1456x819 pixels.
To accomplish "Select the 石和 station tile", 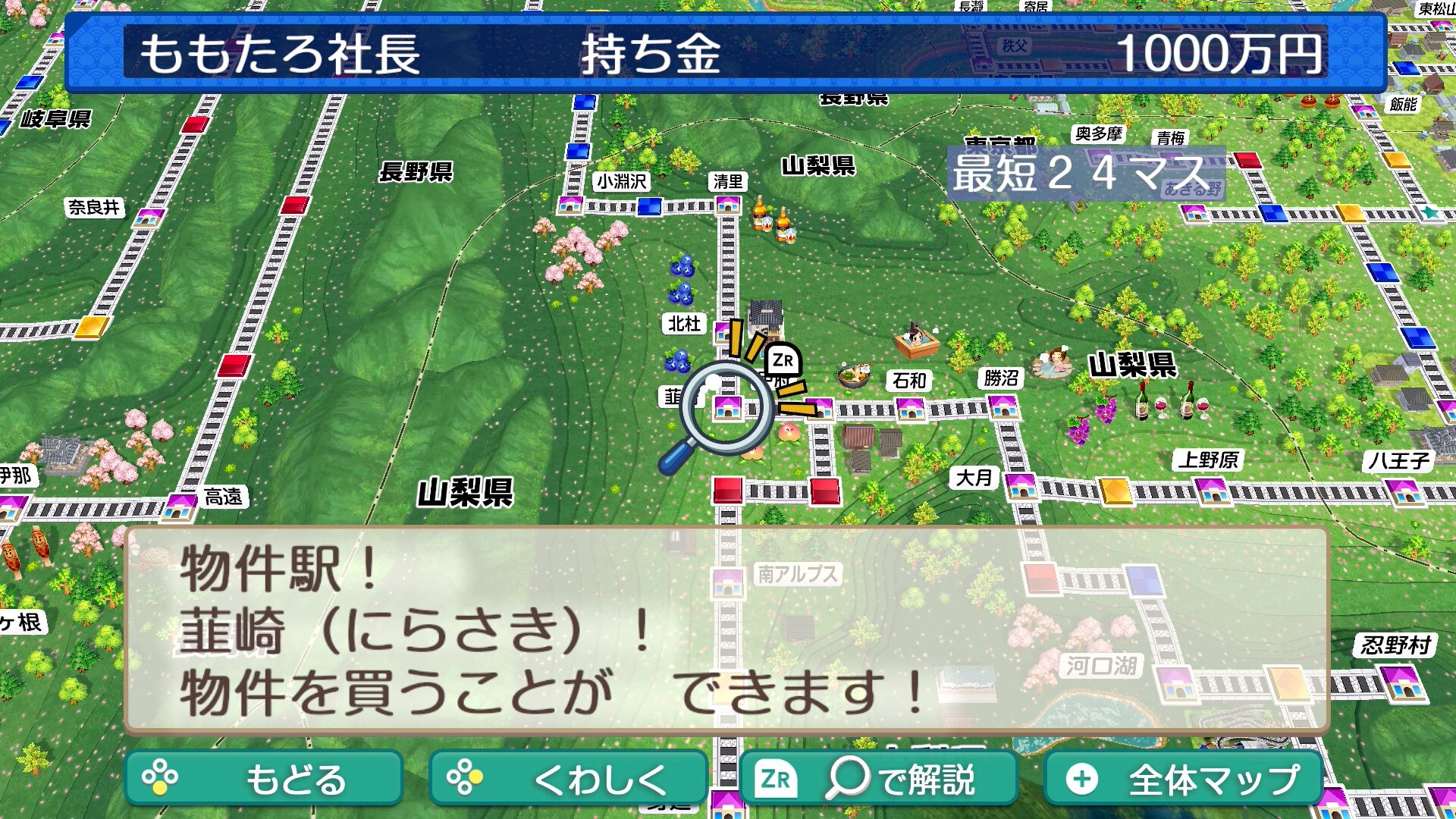I will [910, 409].
